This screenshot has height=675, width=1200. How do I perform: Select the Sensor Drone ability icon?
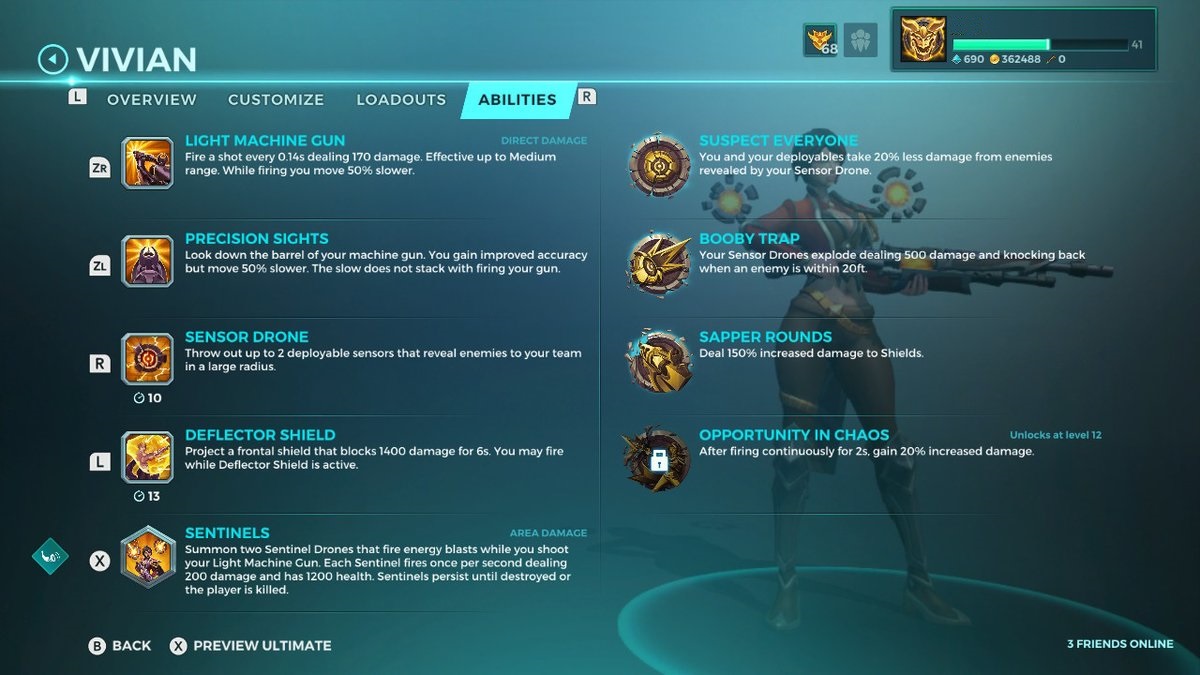(147, 359)
